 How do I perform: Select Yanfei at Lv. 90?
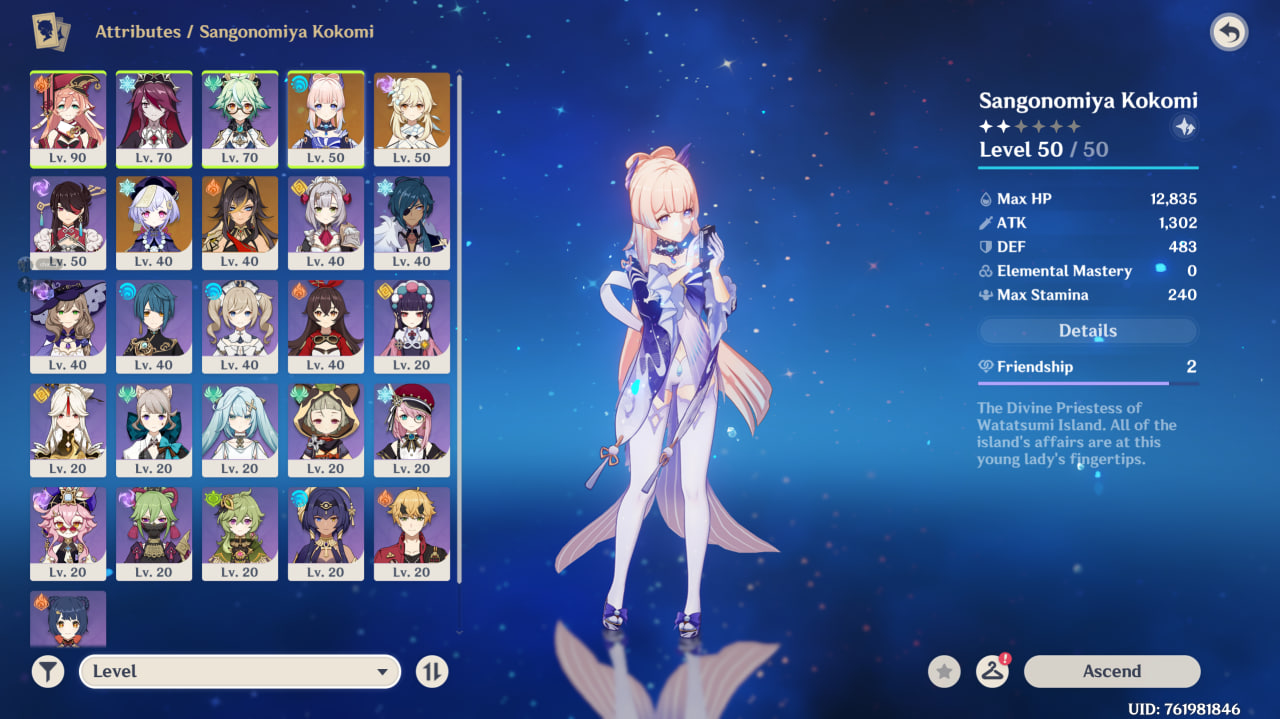coord(68,118)
